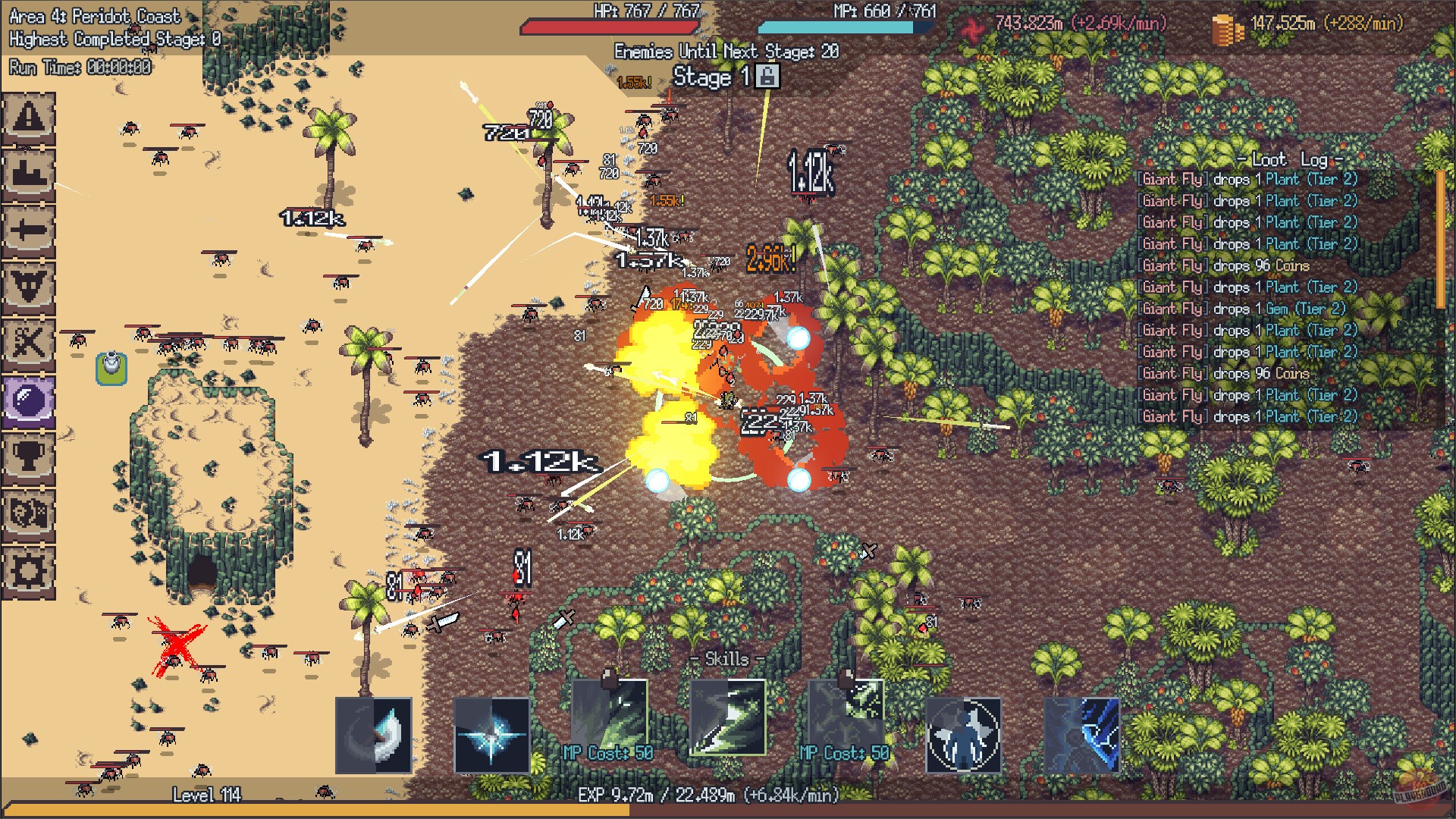The height and width of the screenshot is (819, 1456).
Task: Expand the Enemies Until Next Stage counter
Action: 724,52
